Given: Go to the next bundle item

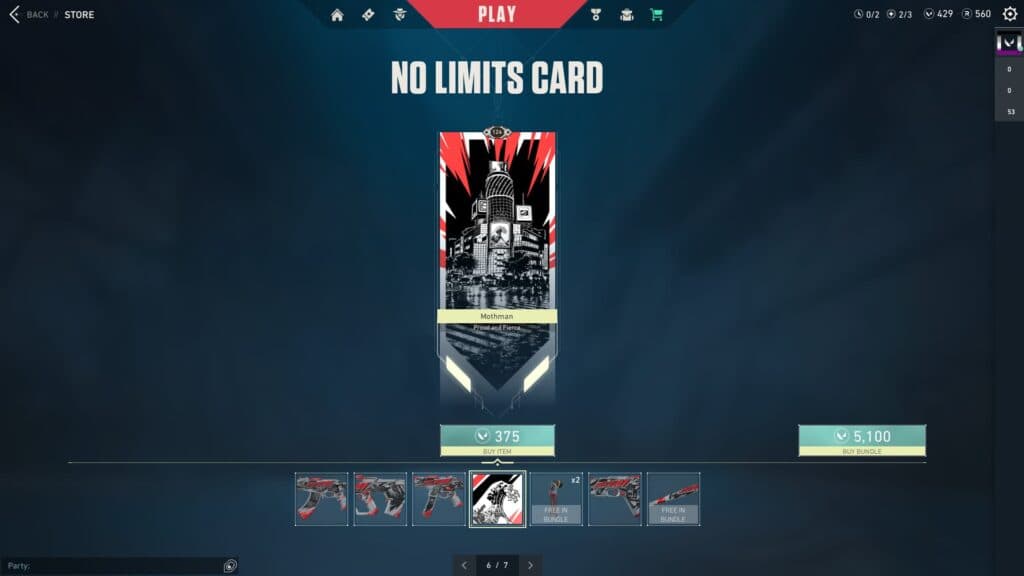Looking at the screenshot, I should coord(530,565).
